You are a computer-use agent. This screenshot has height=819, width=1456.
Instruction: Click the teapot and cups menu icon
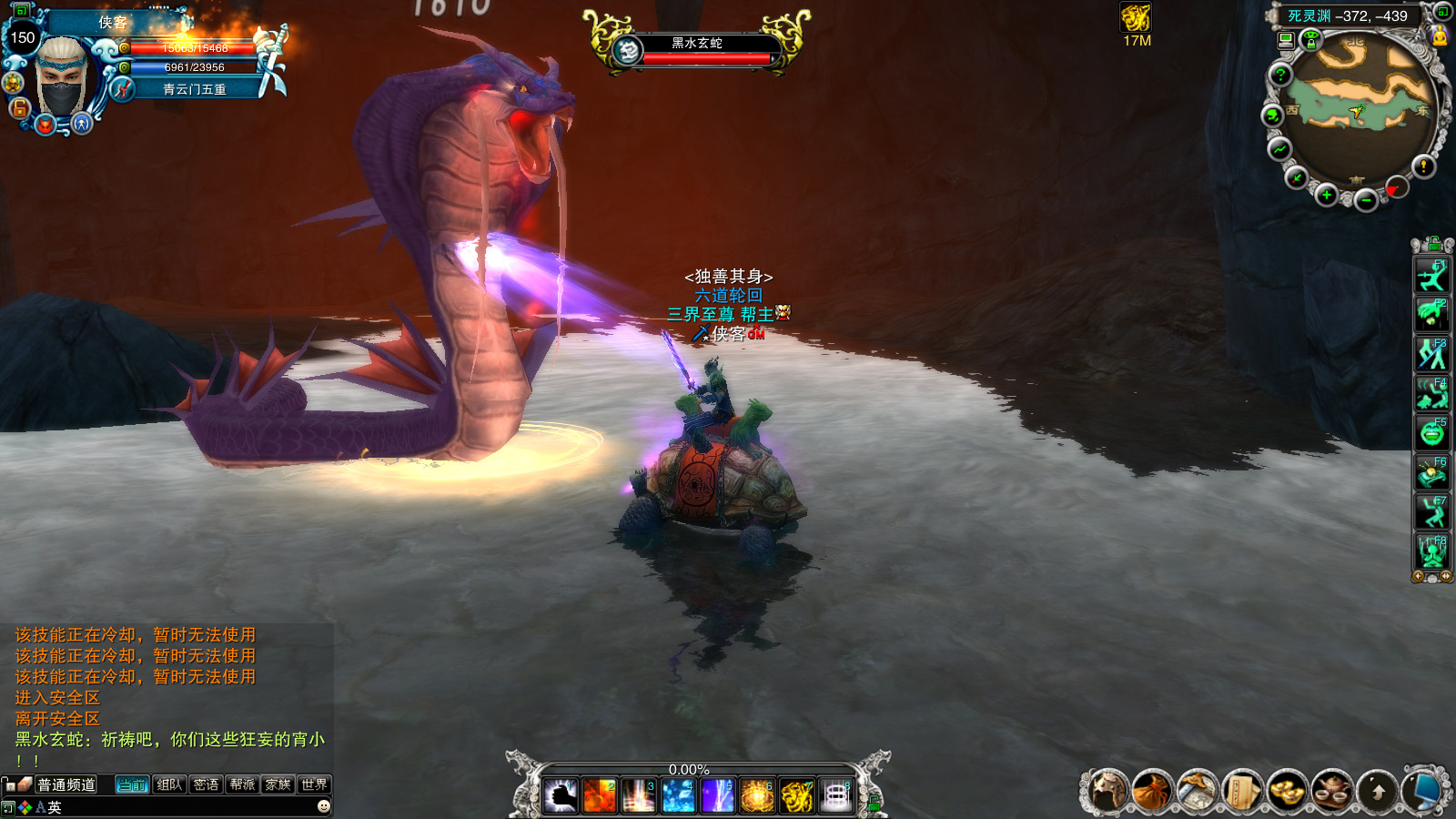coord(1331,791)
